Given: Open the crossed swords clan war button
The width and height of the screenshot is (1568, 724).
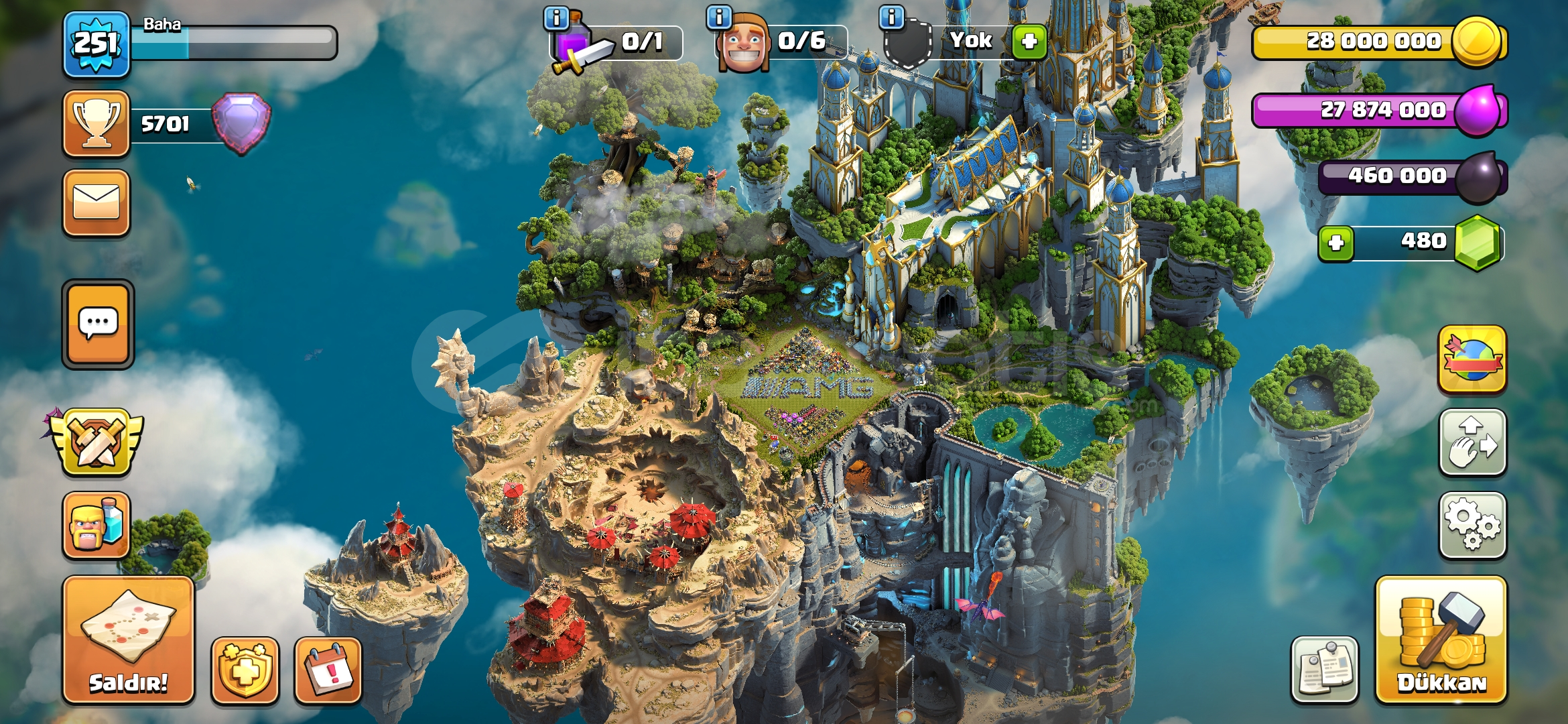Looking at the screenshot, I should point(96,442).
